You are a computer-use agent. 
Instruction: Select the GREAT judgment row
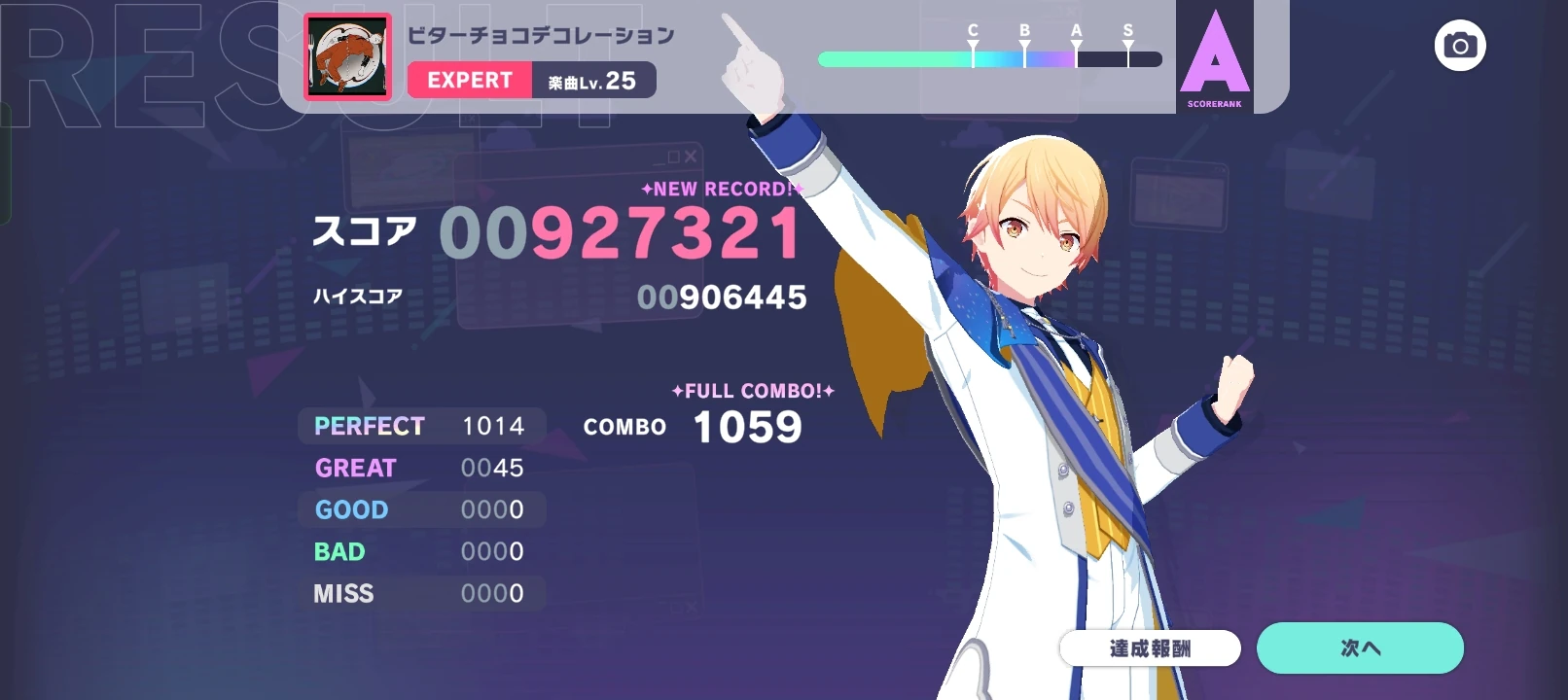[418, 468]
